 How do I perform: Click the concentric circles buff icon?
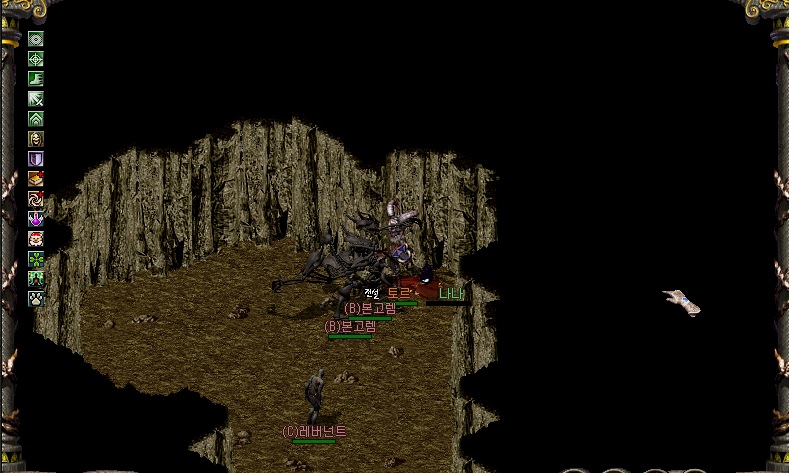click(x=36, y=39)
